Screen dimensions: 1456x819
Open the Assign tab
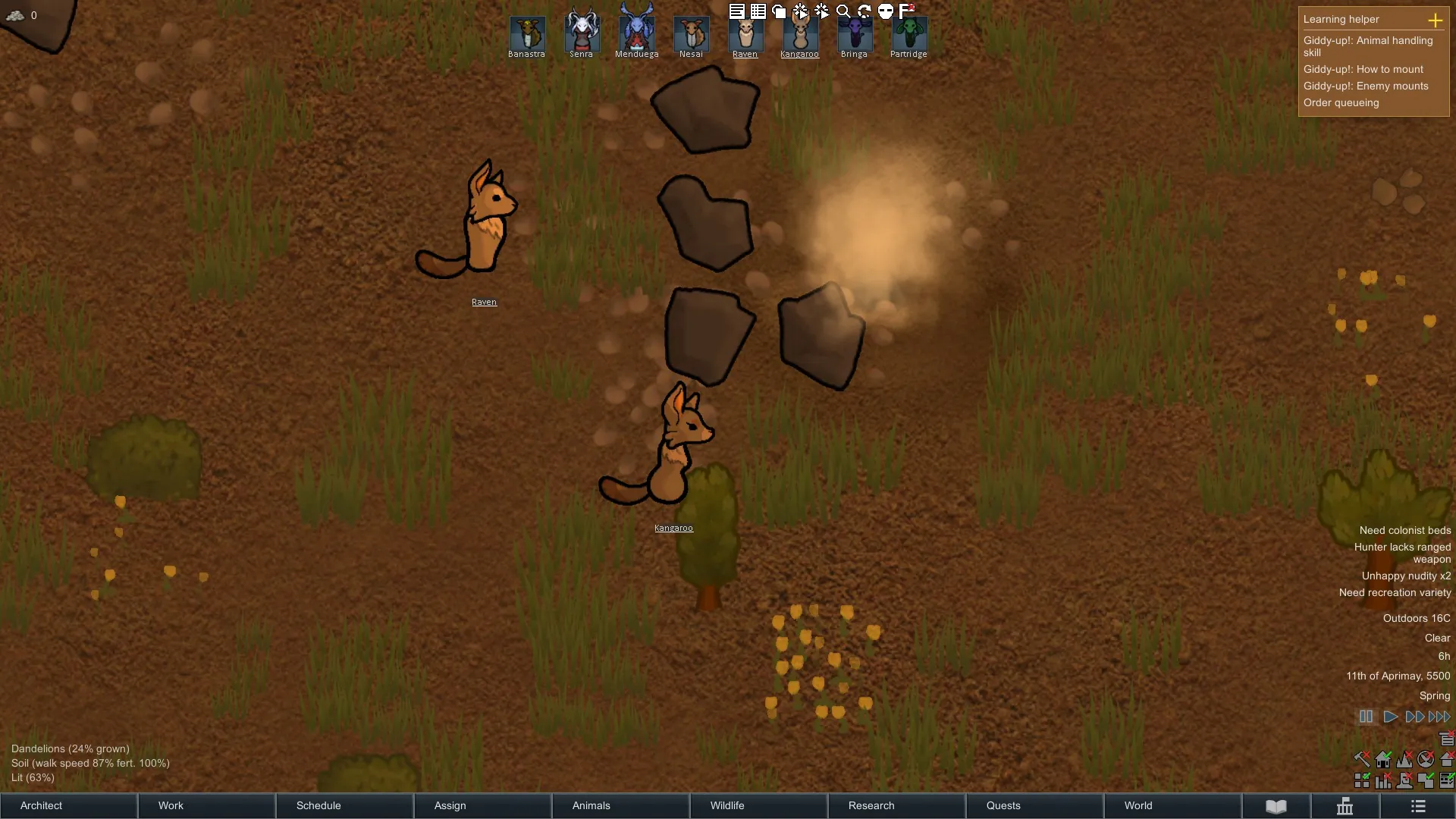pos(482,805)
